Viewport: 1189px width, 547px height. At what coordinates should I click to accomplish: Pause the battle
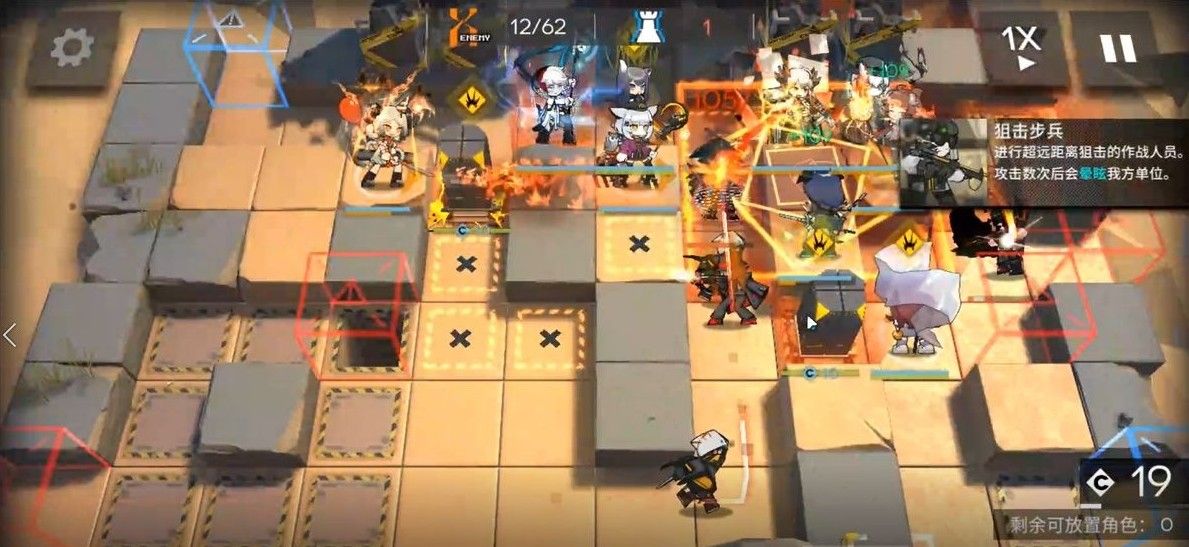click(x=1118, y=48)
